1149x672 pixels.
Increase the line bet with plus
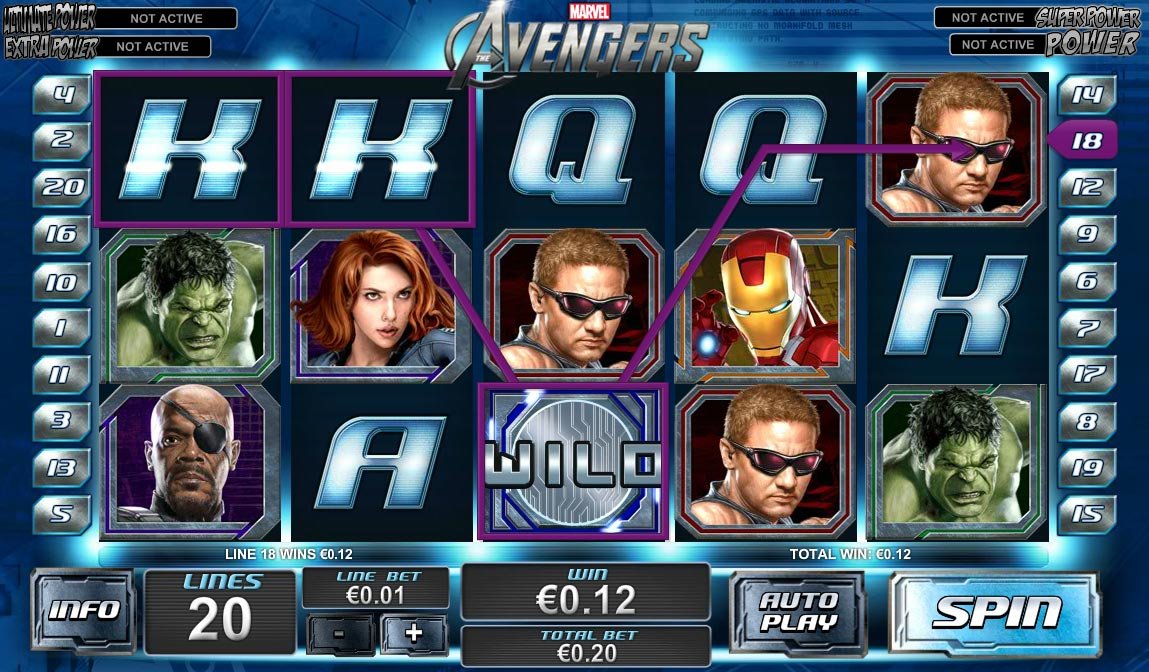[413, 634]
